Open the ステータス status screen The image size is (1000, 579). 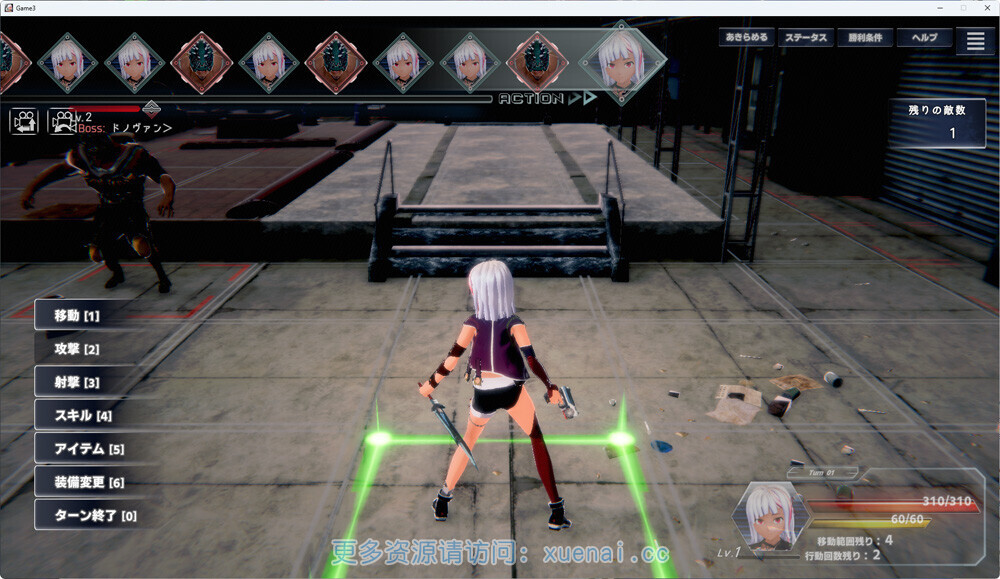pos(806,38)
